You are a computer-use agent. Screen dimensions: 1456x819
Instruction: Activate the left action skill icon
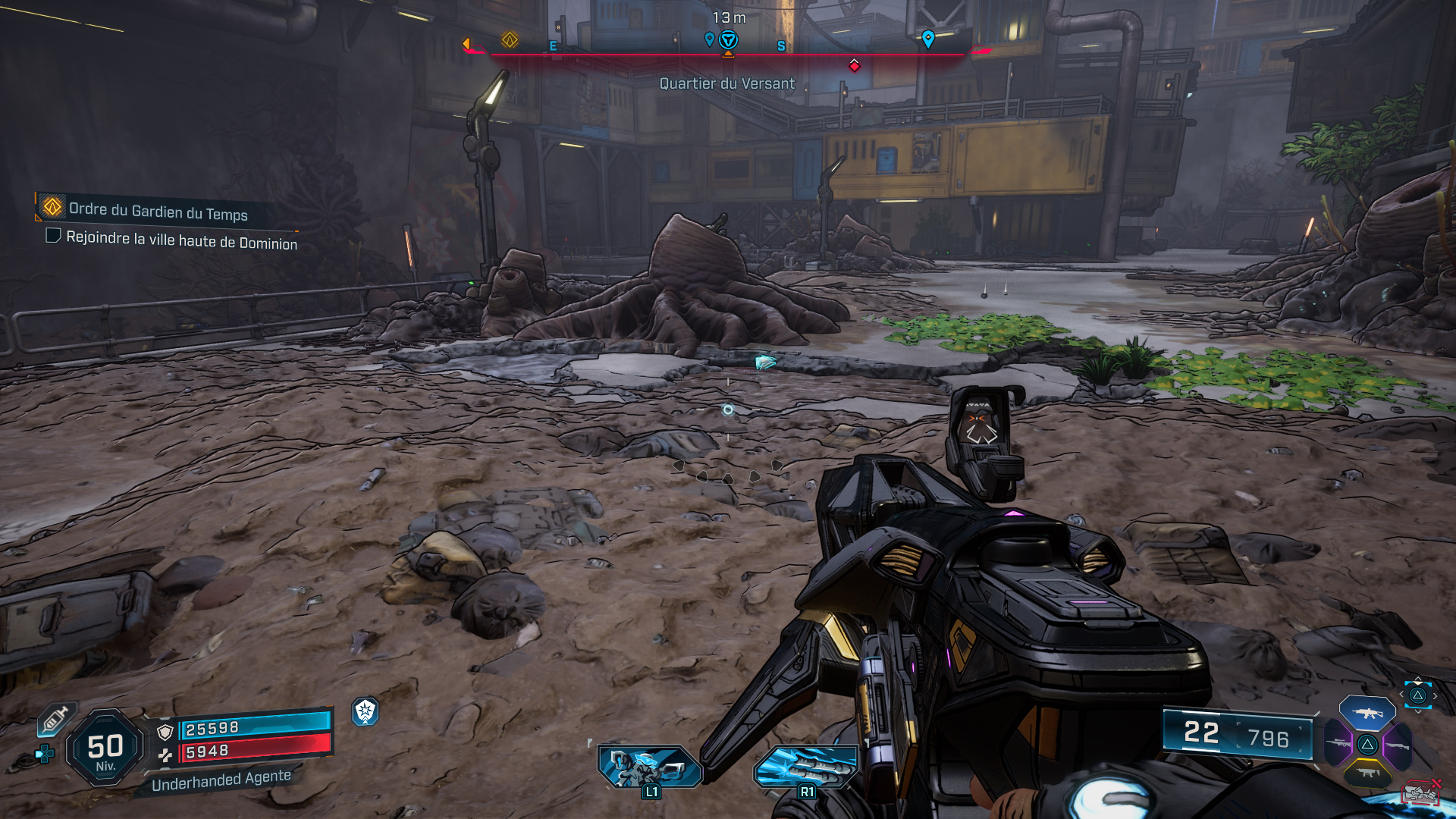click(x=649, y=767)
